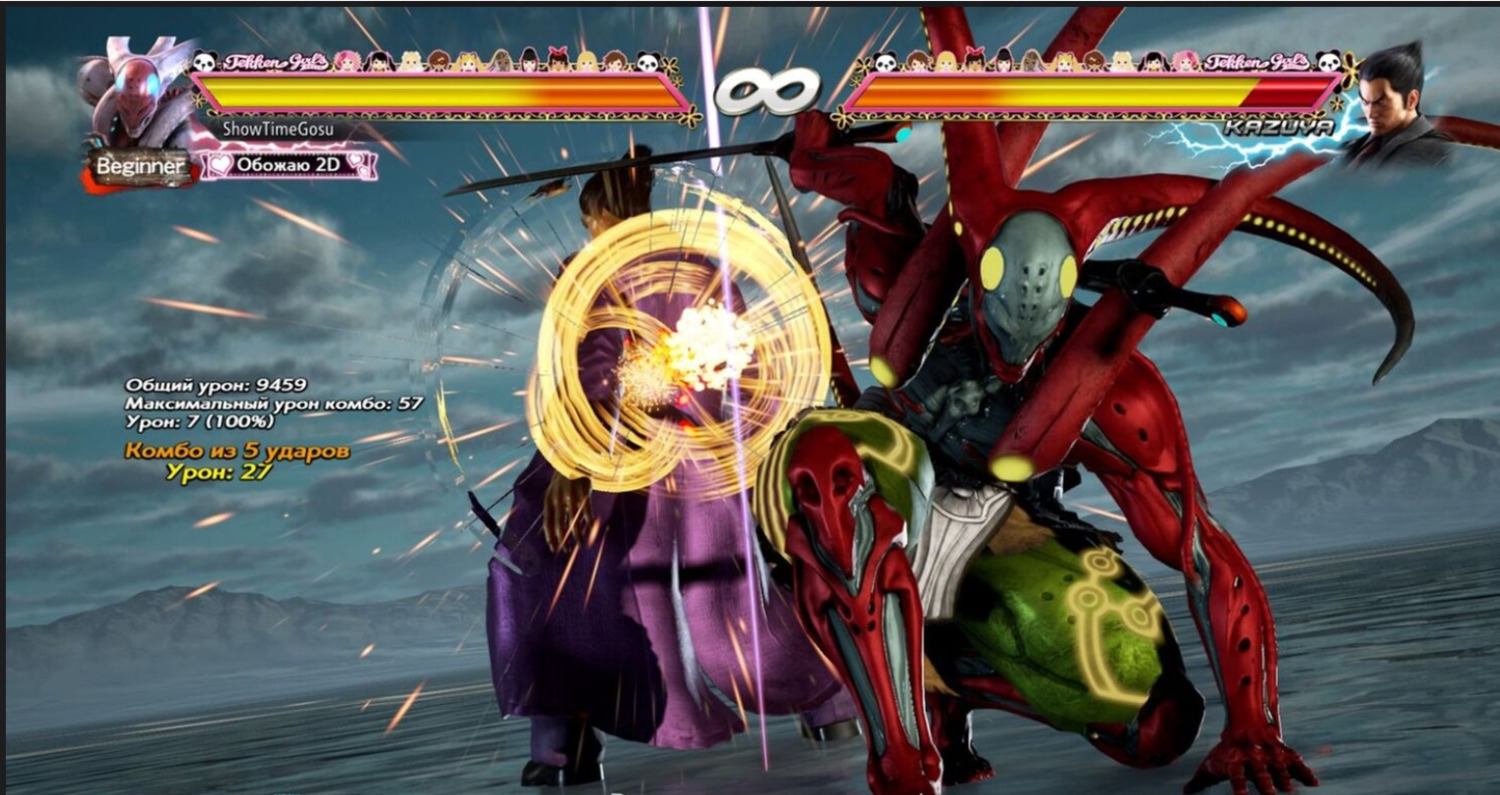Select the "Обожаю 2D" title plate

click(x=289, y=164)
